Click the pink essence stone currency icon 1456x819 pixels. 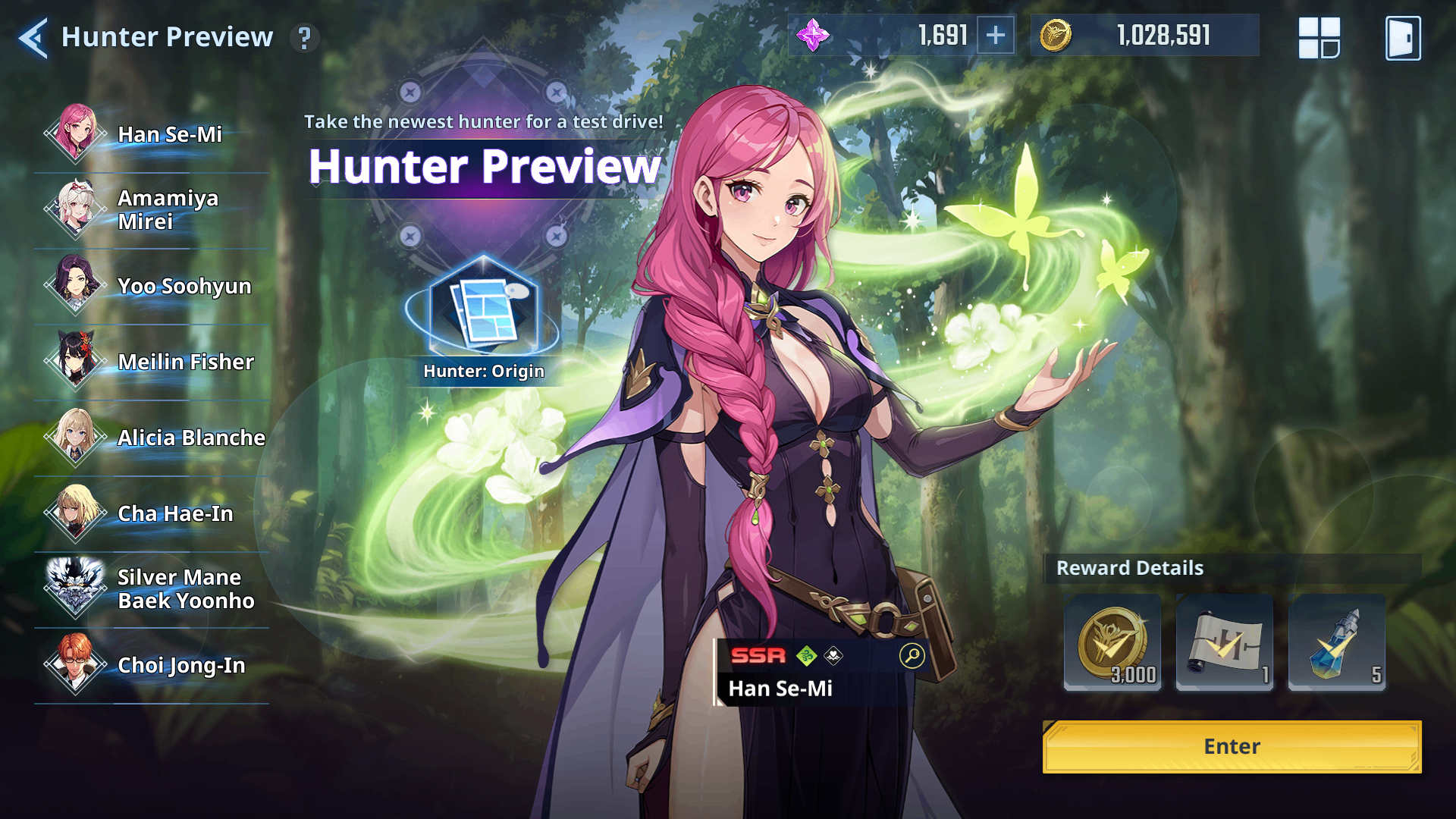[816, 34]
